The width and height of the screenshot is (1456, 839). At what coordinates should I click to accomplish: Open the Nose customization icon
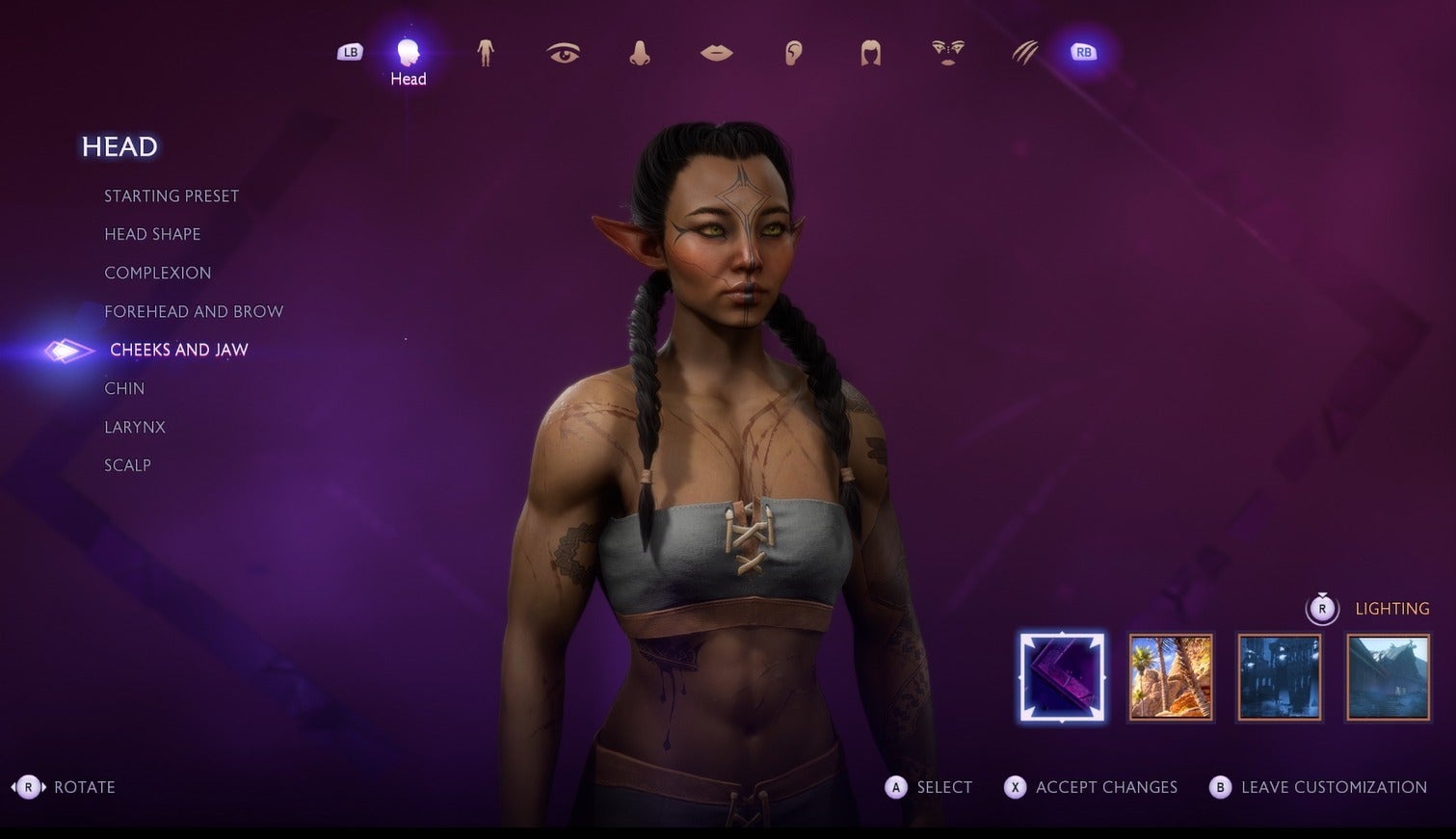(640, 53)
